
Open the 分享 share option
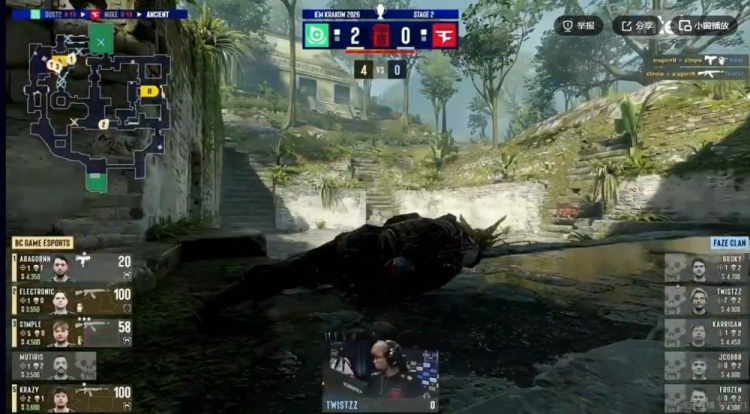(x=636, y=26)
